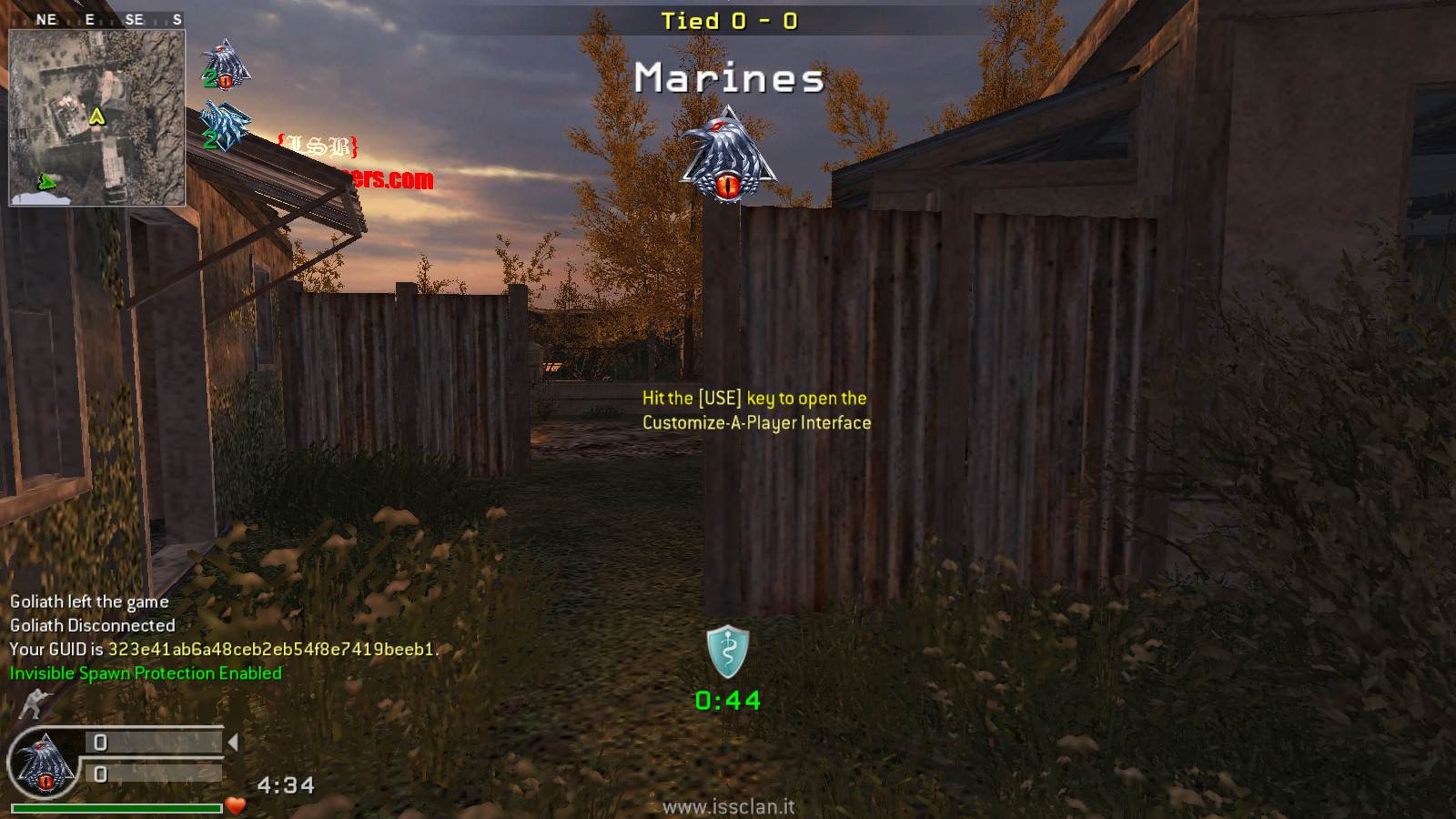Click the red heart health icon

[x=236, y=805]
